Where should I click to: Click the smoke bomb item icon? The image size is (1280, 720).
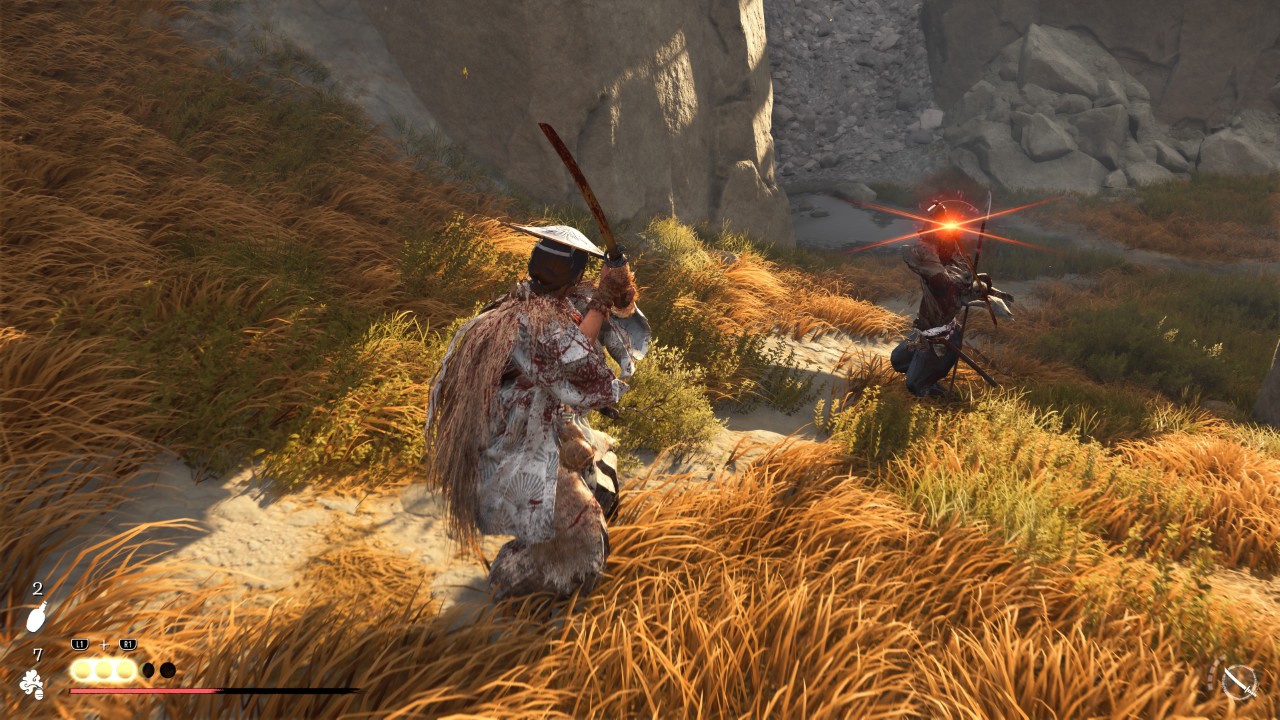pyautogui.click(x=32, y=684)
